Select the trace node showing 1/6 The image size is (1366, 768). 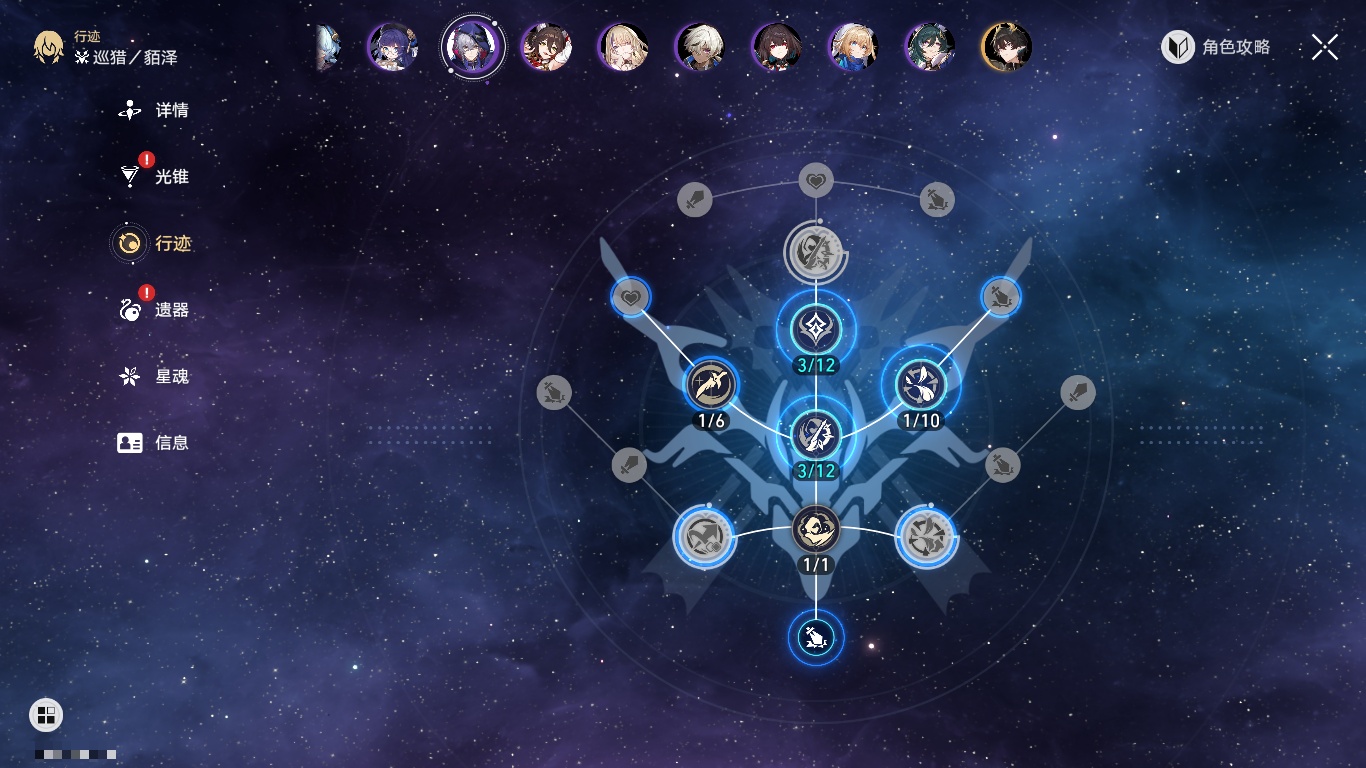(711, 386)
